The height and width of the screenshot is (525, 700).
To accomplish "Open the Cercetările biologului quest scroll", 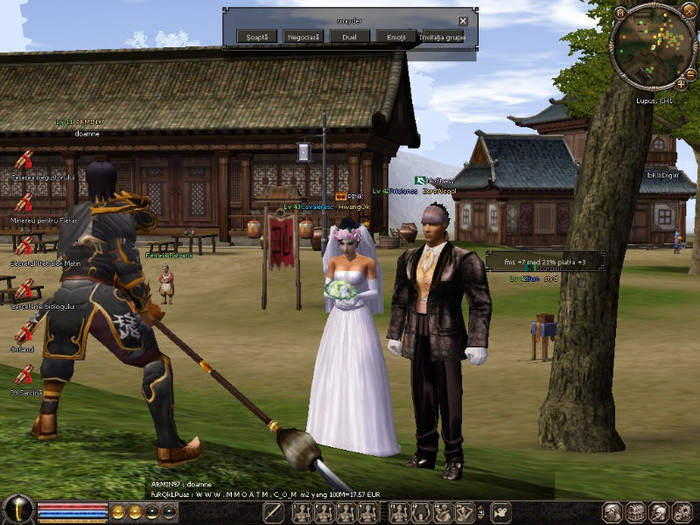I will tap(24, 289).
